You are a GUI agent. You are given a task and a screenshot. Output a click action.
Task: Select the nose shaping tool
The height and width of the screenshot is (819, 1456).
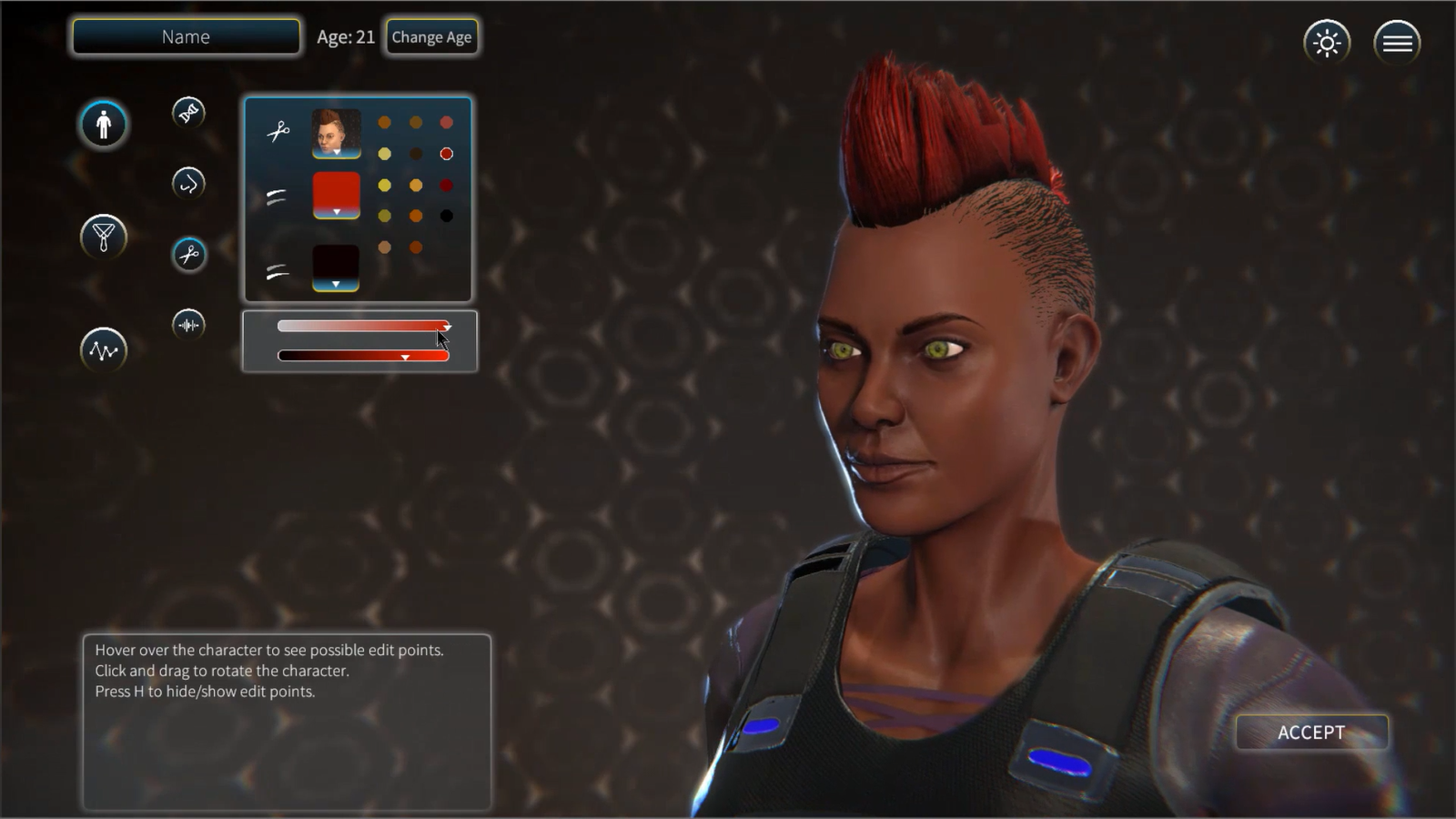[x=187, y=182]
